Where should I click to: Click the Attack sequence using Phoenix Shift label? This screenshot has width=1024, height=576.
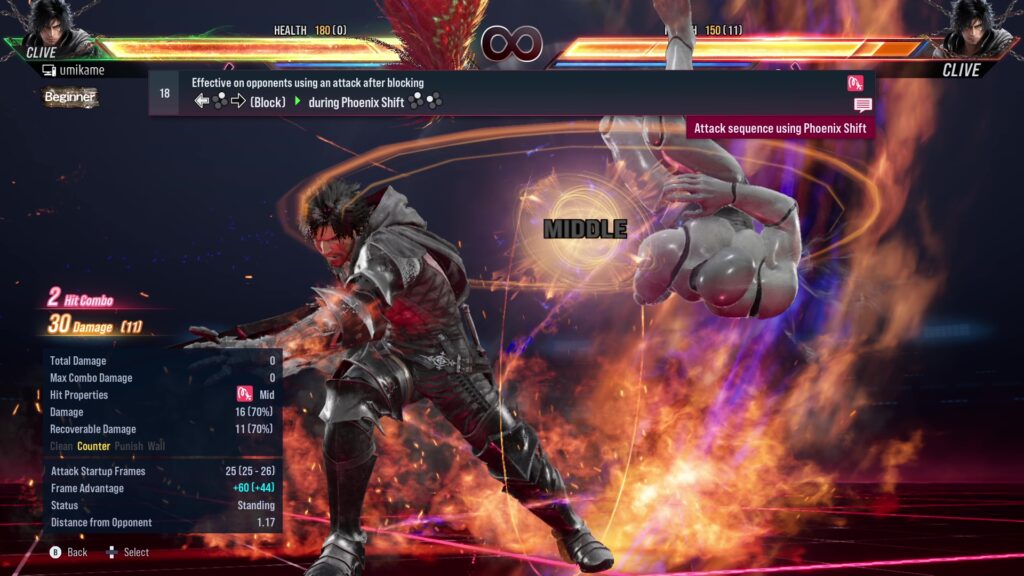(780, 128)
